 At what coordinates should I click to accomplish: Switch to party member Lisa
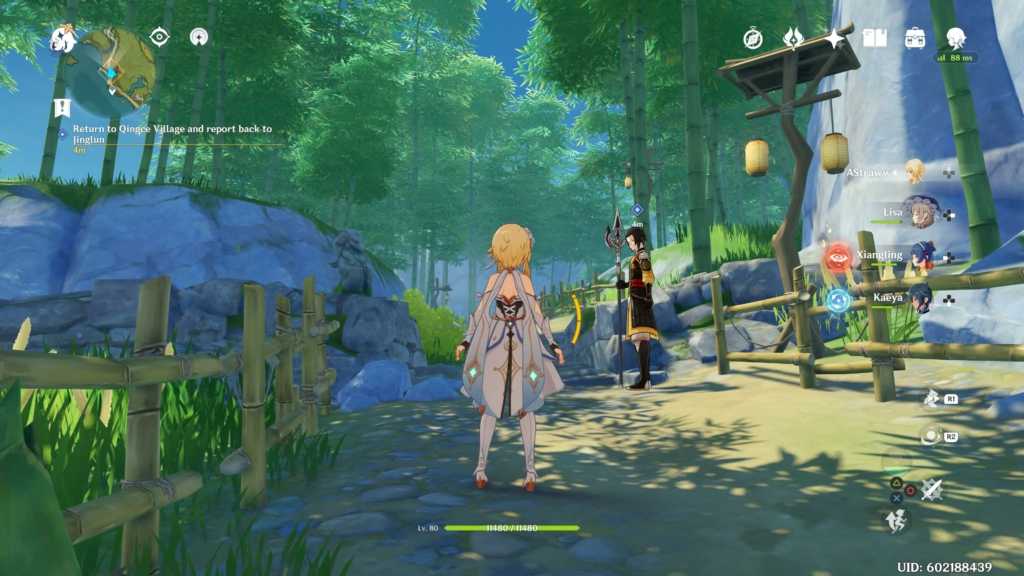tap(920, 212)
